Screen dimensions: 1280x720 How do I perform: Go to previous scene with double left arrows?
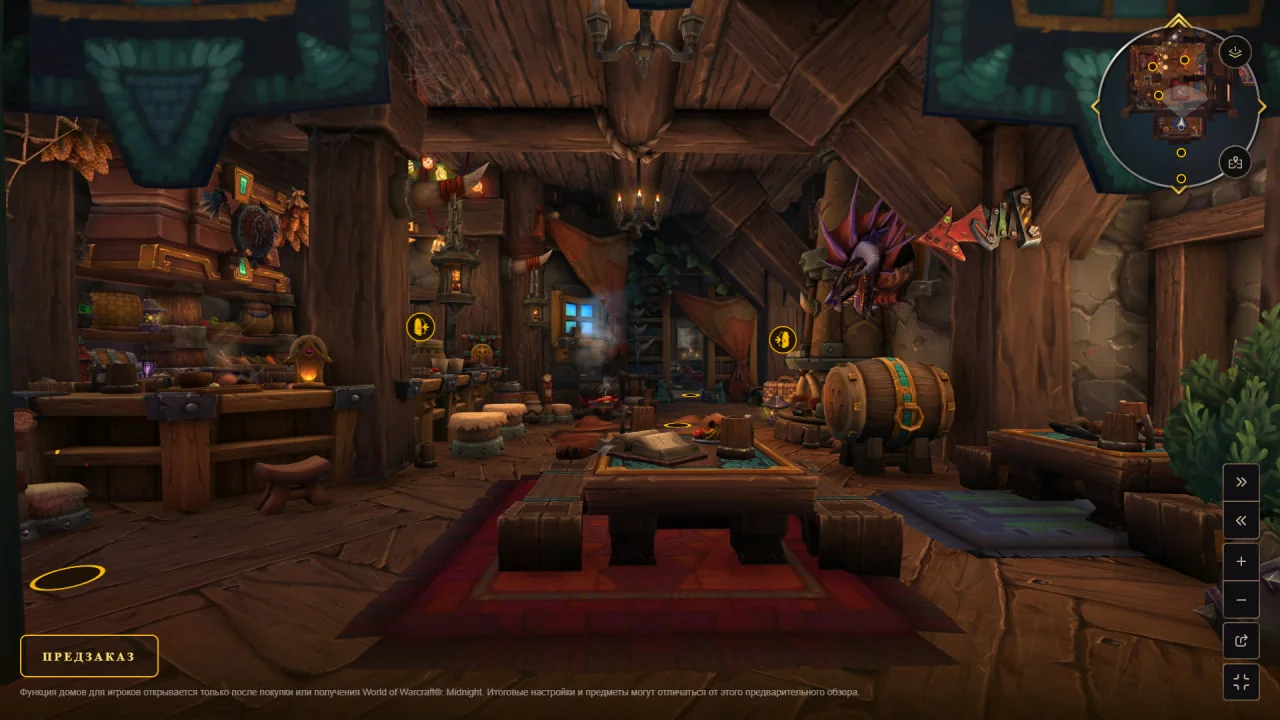pyautogui.click(x=1241, y=520)
